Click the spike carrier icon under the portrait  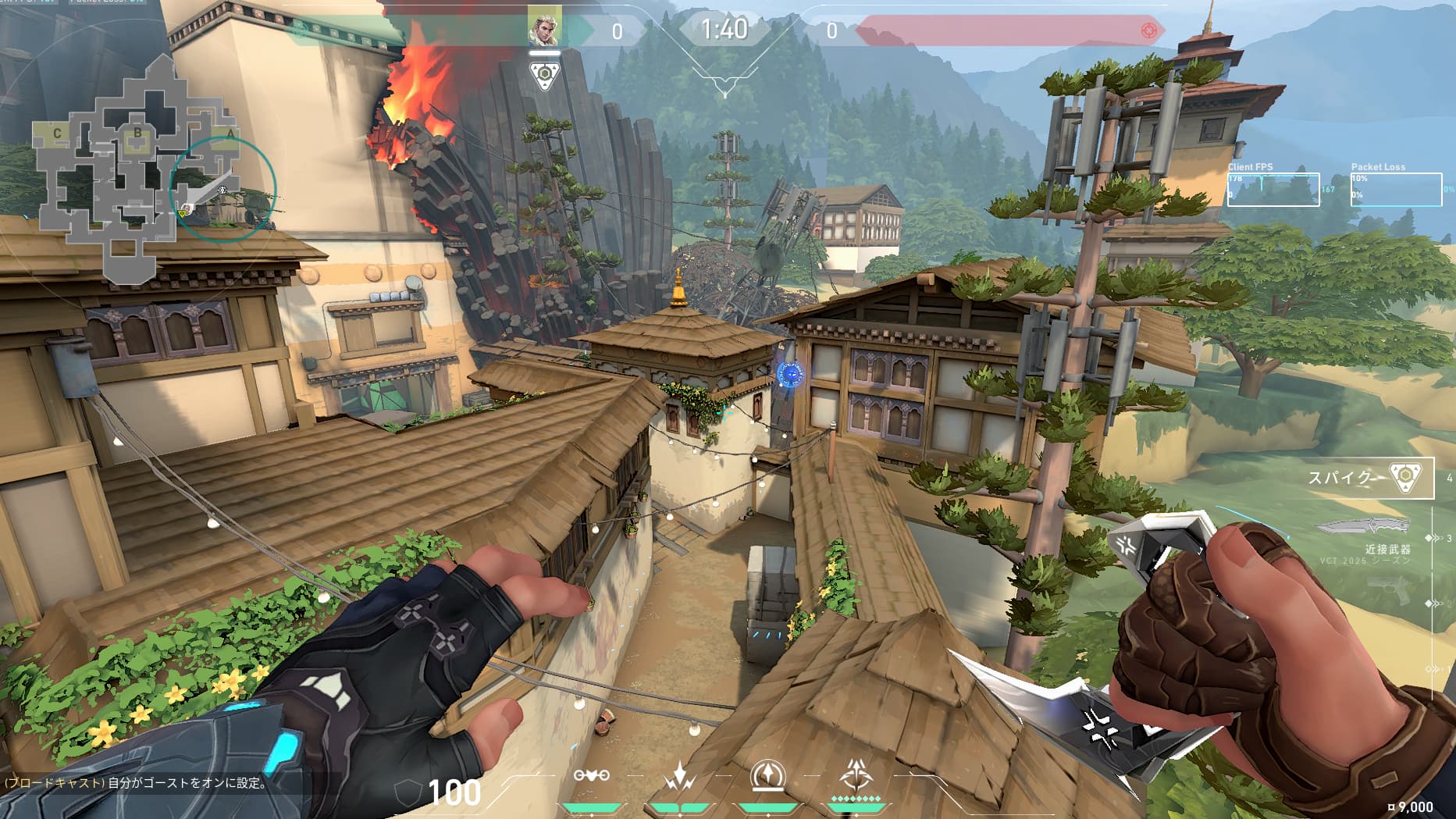544,76
